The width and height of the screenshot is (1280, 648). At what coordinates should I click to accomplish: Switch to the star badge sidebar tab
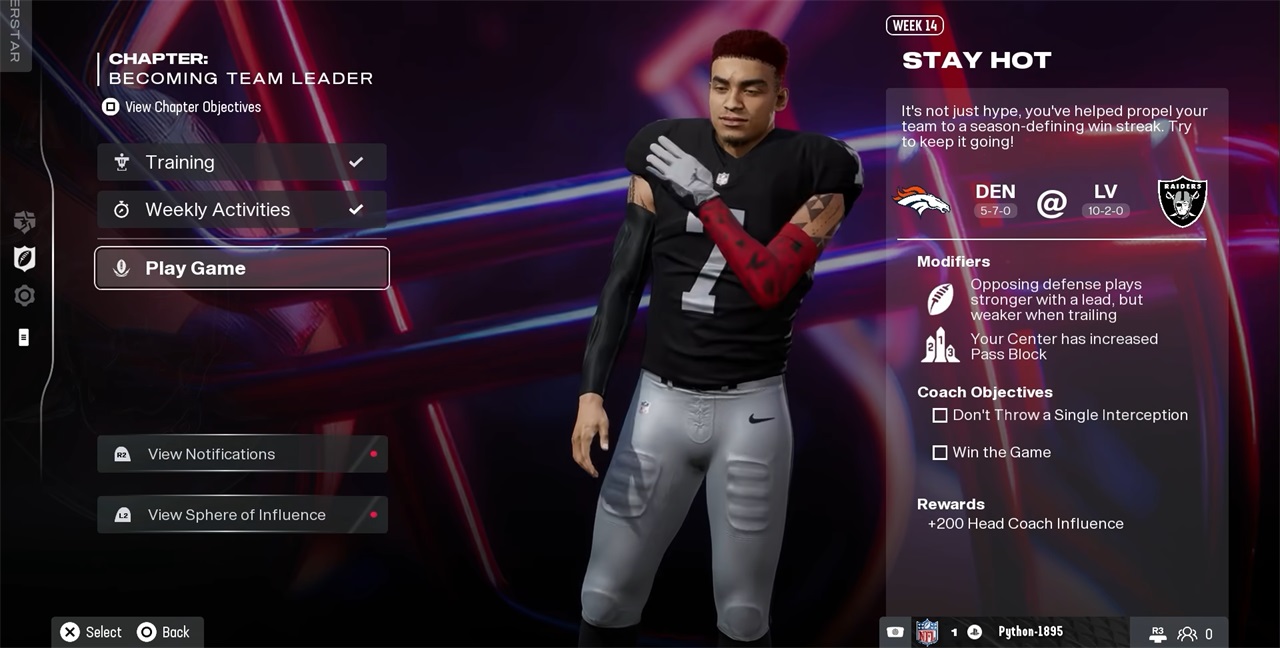point(24,222)
